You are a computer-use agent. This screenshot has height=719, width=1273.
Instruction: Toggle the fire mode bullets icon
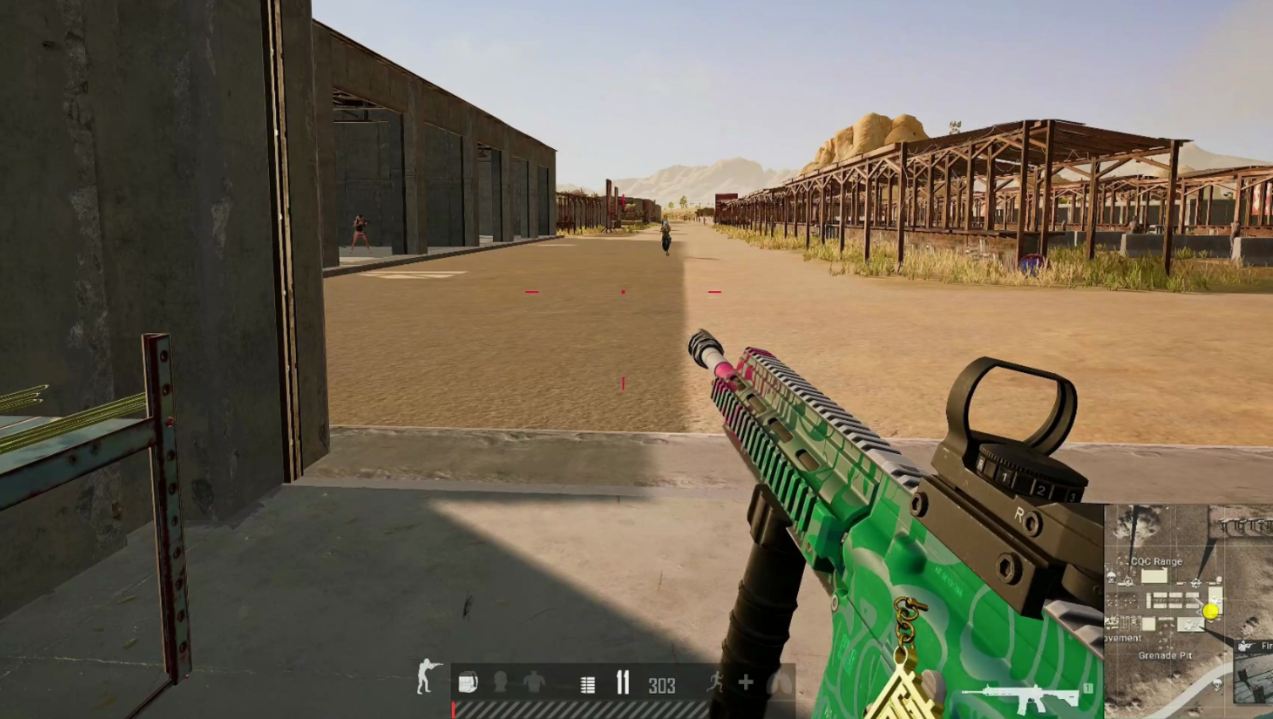[x=622, y=684]
